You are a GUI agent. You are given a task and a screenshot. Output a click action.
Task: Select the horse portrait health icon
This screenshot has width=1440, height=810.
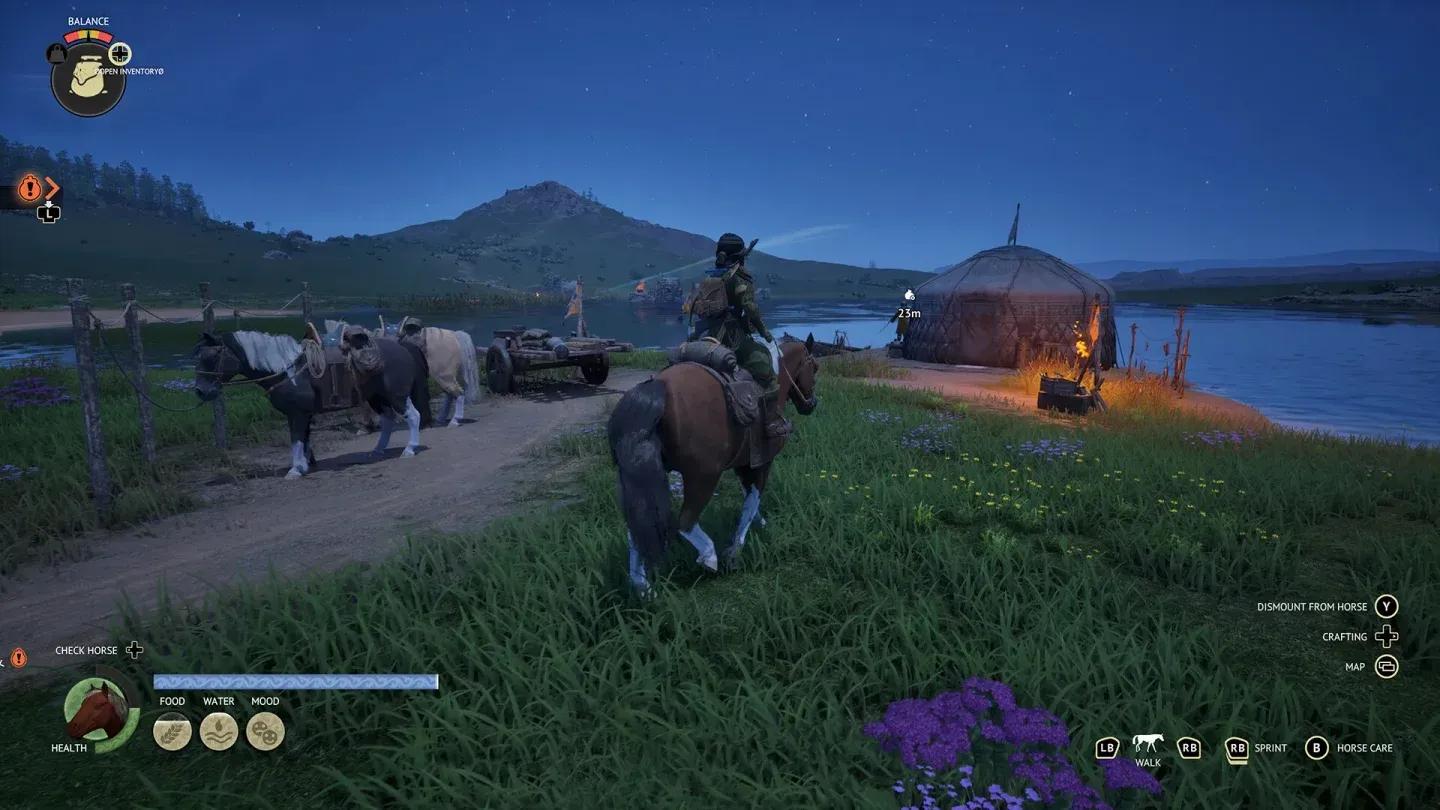98,710
